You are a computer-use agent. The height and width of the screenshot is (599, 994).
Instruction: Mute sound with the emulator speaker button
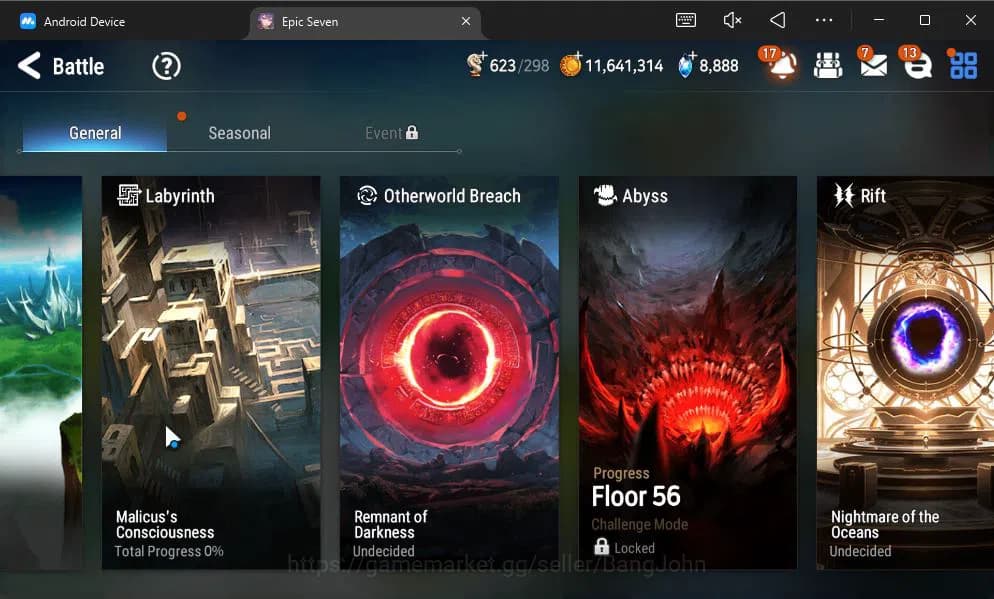(732, 20)
